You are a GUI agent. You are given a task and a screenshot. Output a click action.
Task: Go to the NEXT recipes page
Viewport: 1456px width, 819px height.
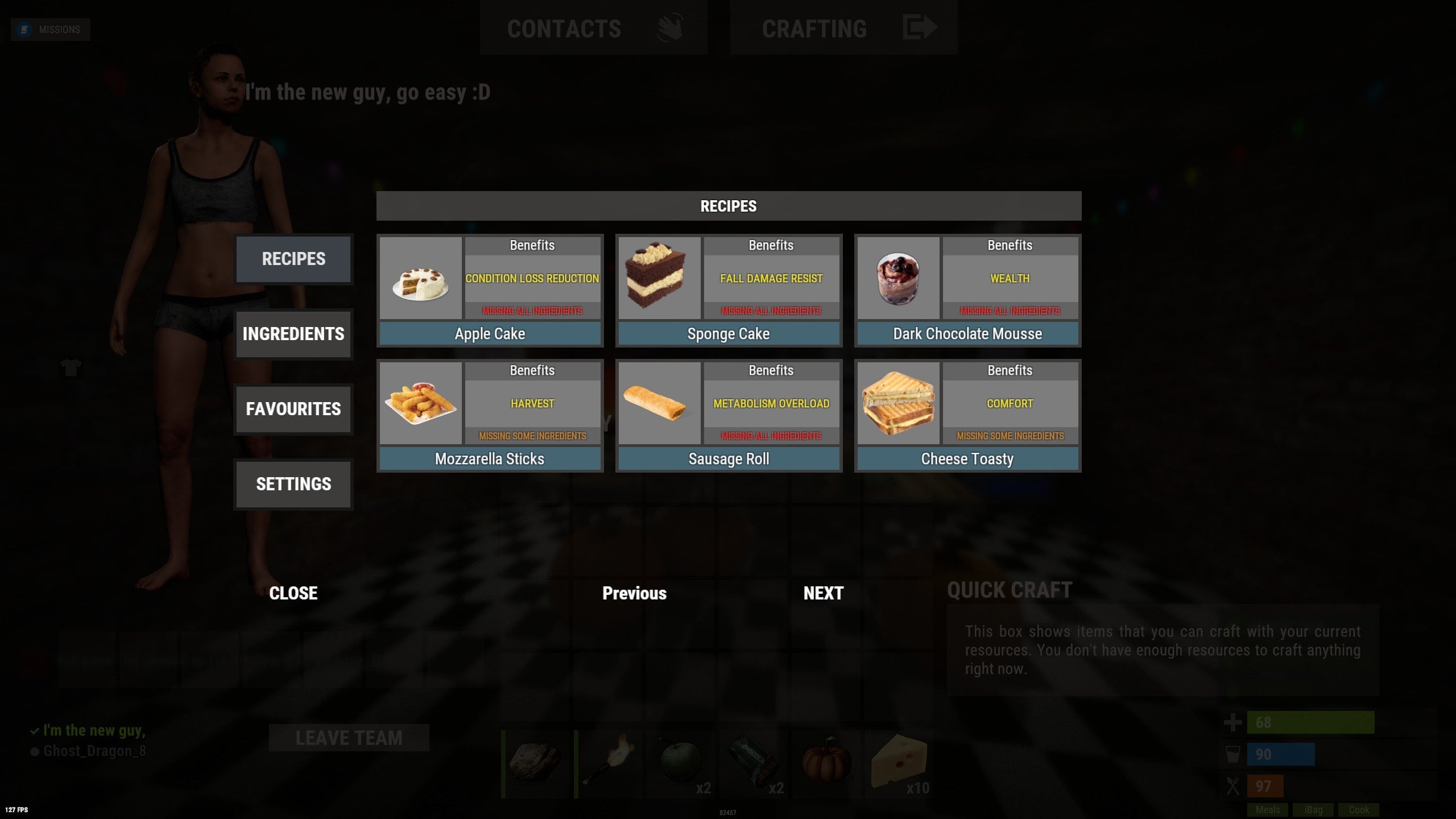823,593
